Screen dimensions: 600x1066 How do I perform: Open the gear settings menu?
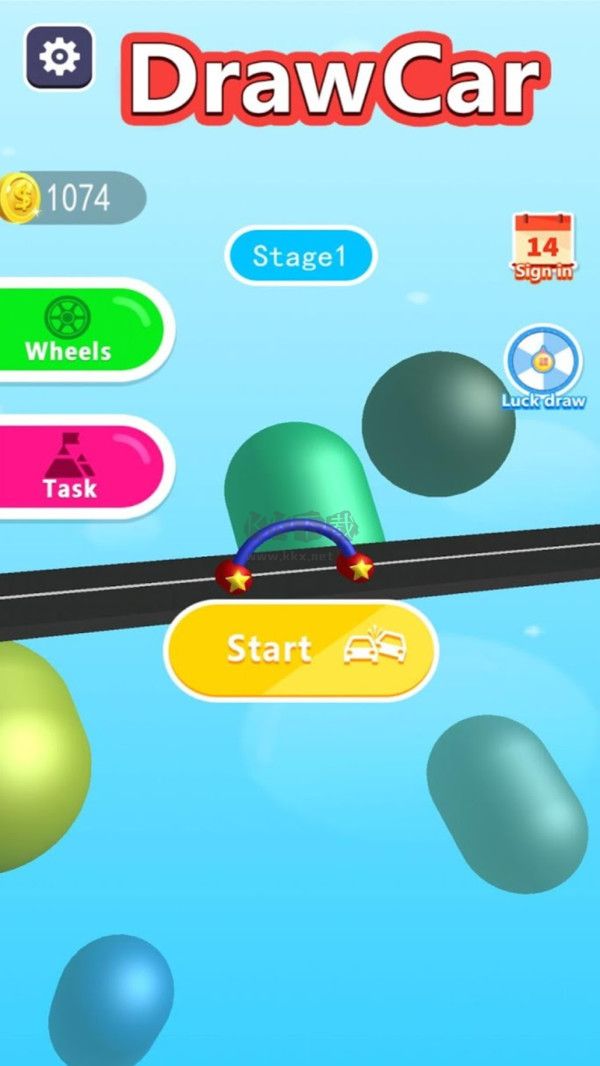59,57
